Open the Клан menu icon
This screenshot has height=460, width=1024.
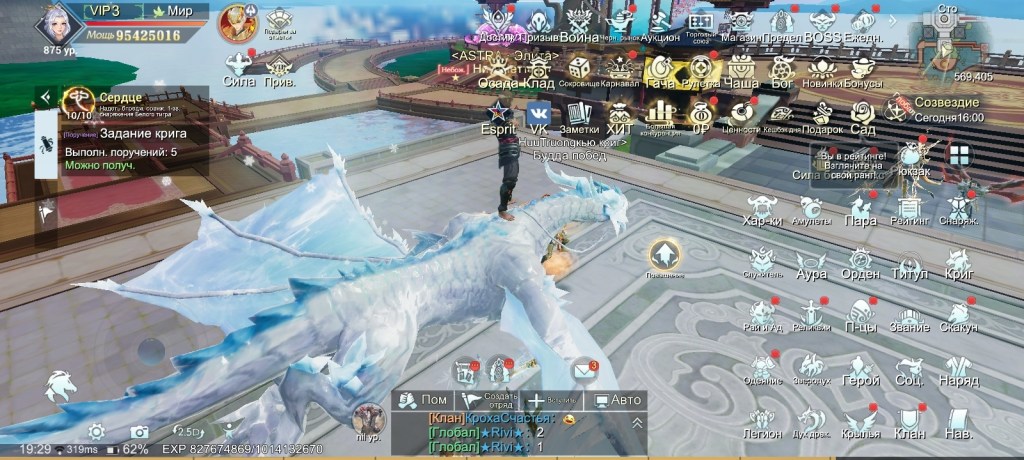tap(909, 421)
